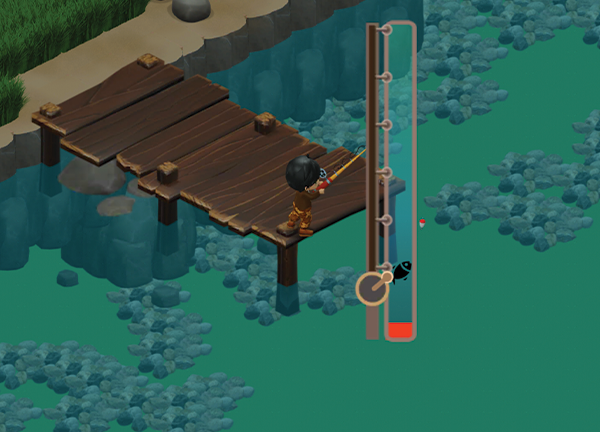This screenshot has height=432, width=600.
Task: Click the black fish icon in the fishing meter
Action: tap(401, 271)
